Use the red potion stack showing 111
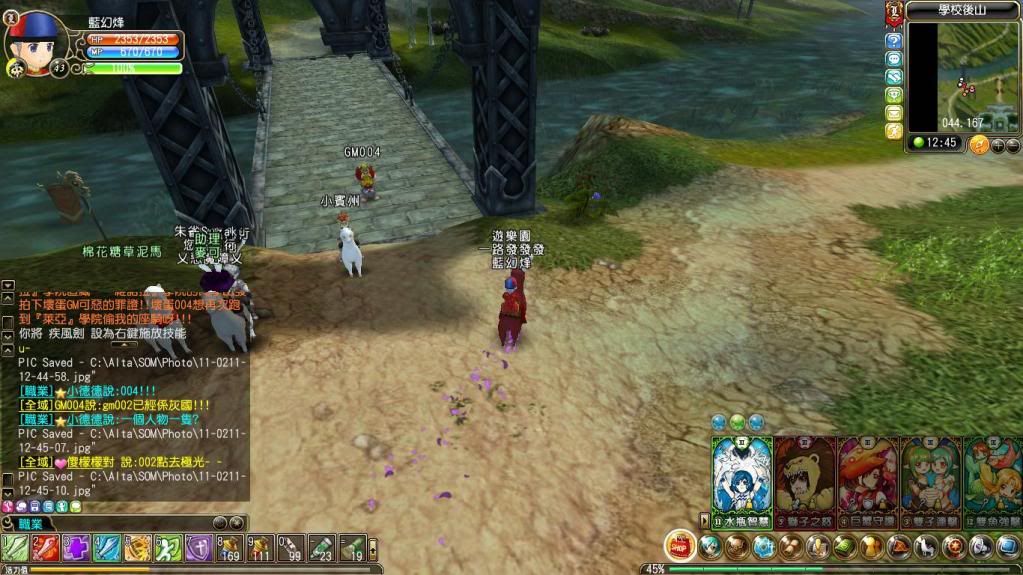The height and width of the screenshot is (575, 1023). pos(261,548)
